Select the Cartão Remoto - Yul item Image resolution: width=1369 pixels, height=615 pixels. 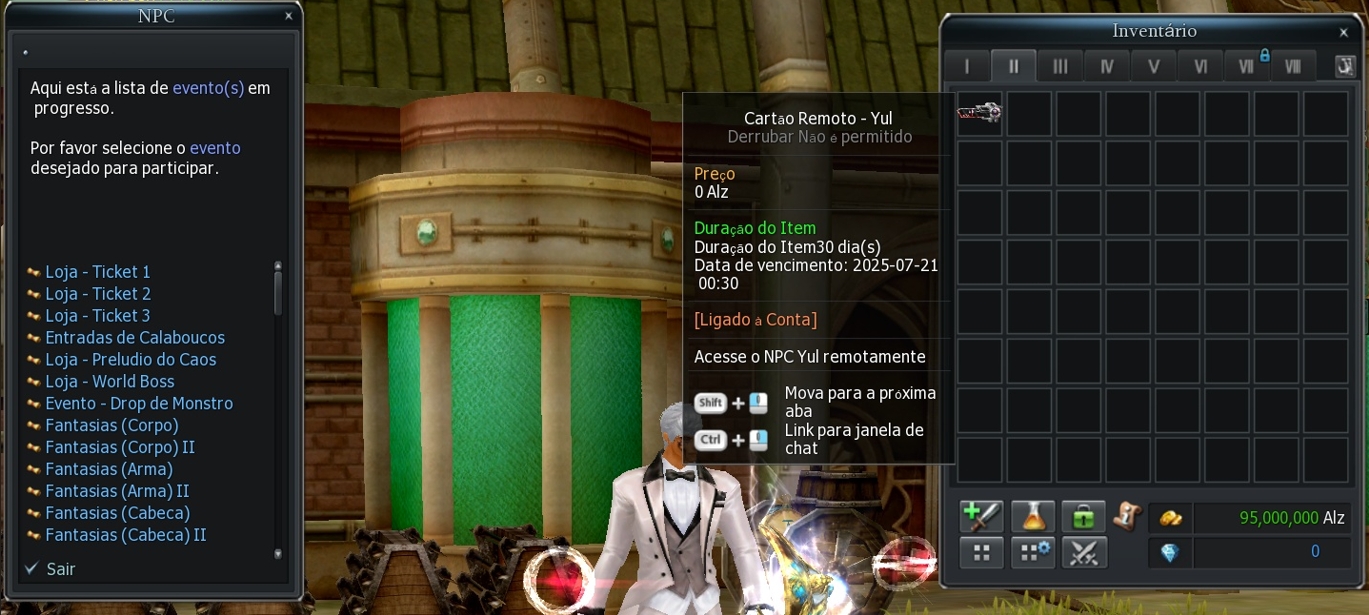(979, 112)
